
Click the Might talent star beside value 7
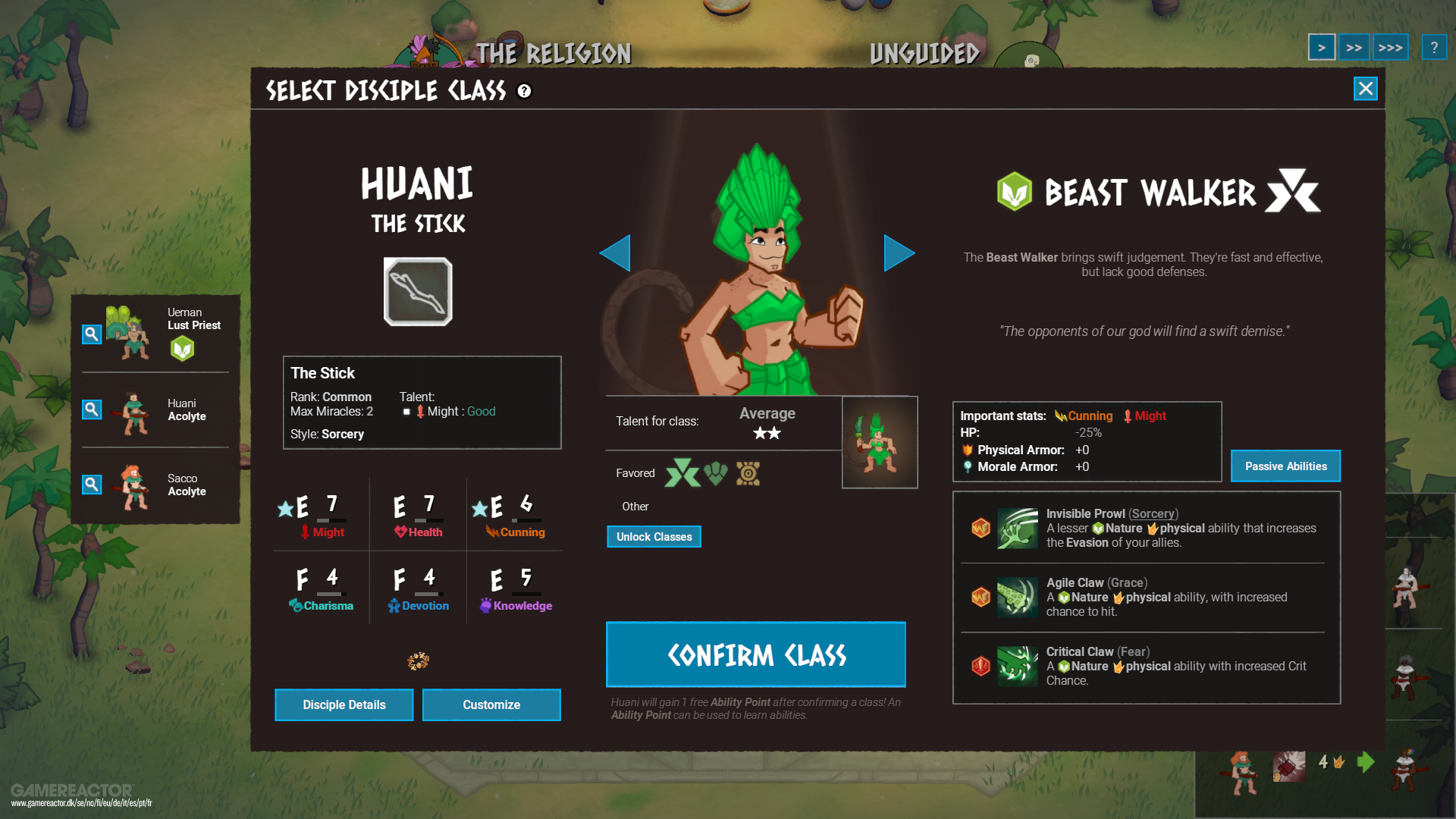tap(284, 509)
